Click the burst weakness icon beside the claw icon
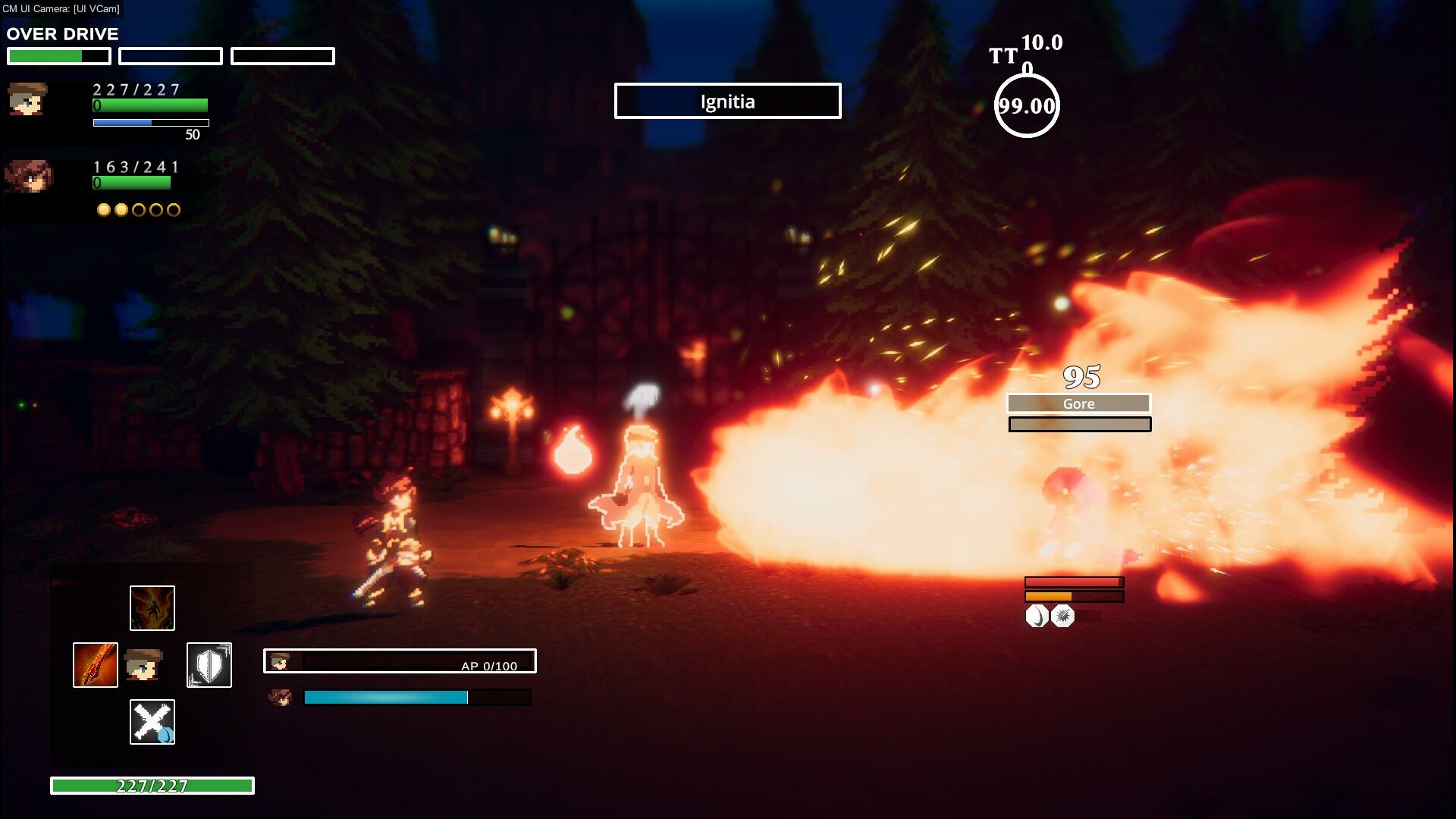 point(1063,617)
